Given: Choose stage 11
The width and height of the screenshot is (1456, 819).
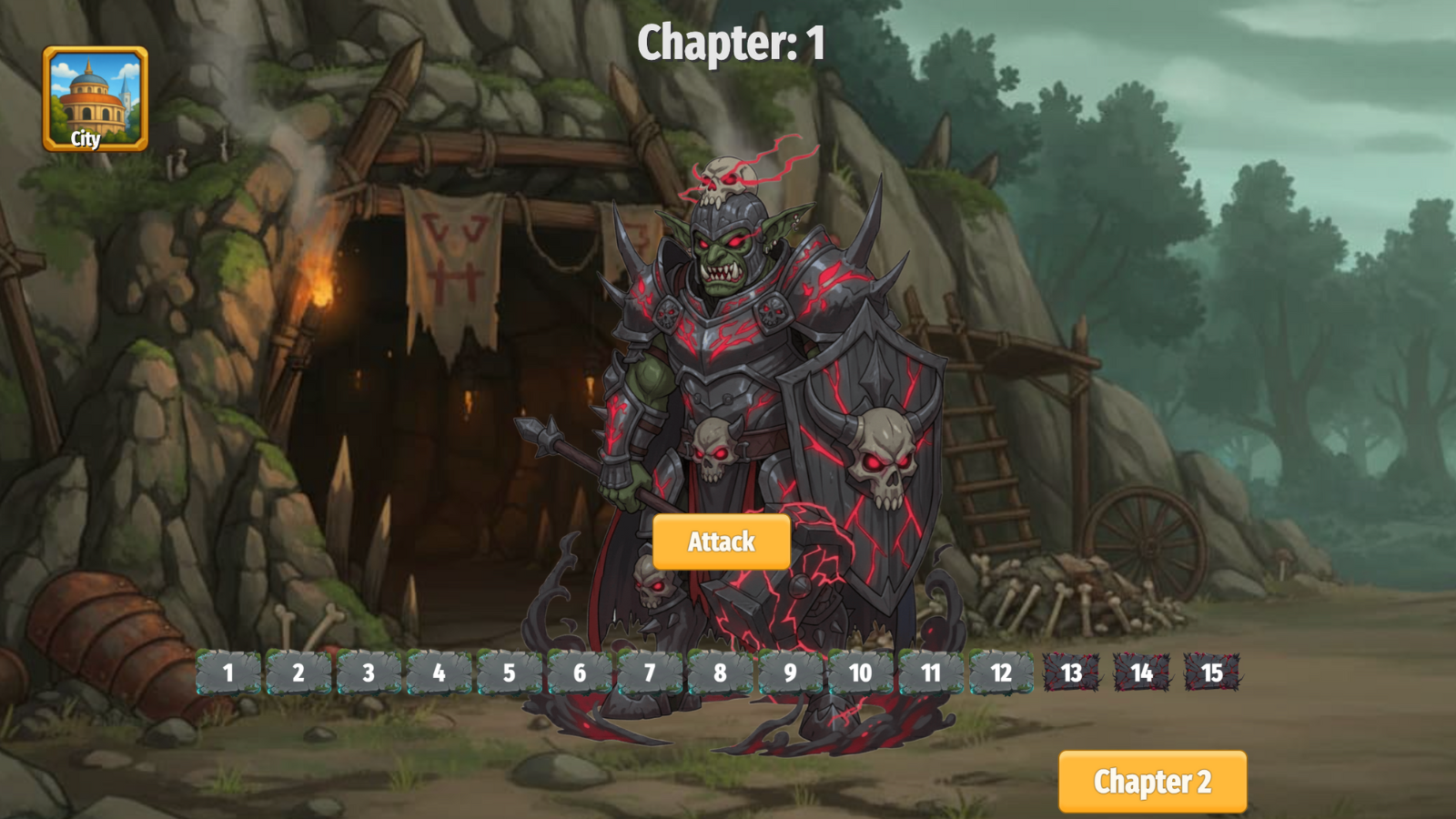Looking at the screenshot, I should tap(930, 674).
